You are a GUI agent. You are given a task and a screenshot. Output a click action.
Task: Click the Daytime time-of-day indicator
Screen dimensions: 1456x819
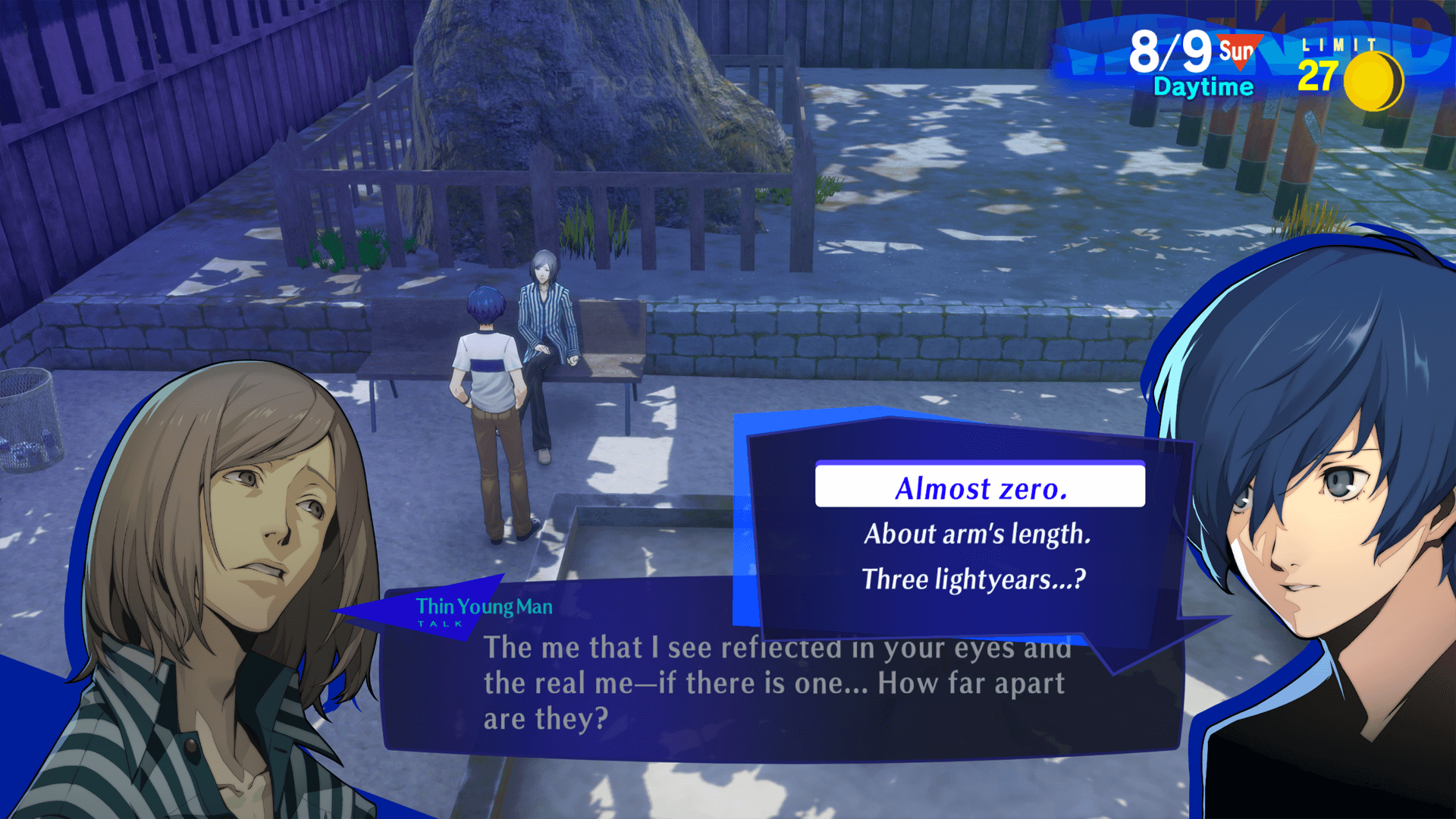pyautogui.click(x=1203, y=86)
